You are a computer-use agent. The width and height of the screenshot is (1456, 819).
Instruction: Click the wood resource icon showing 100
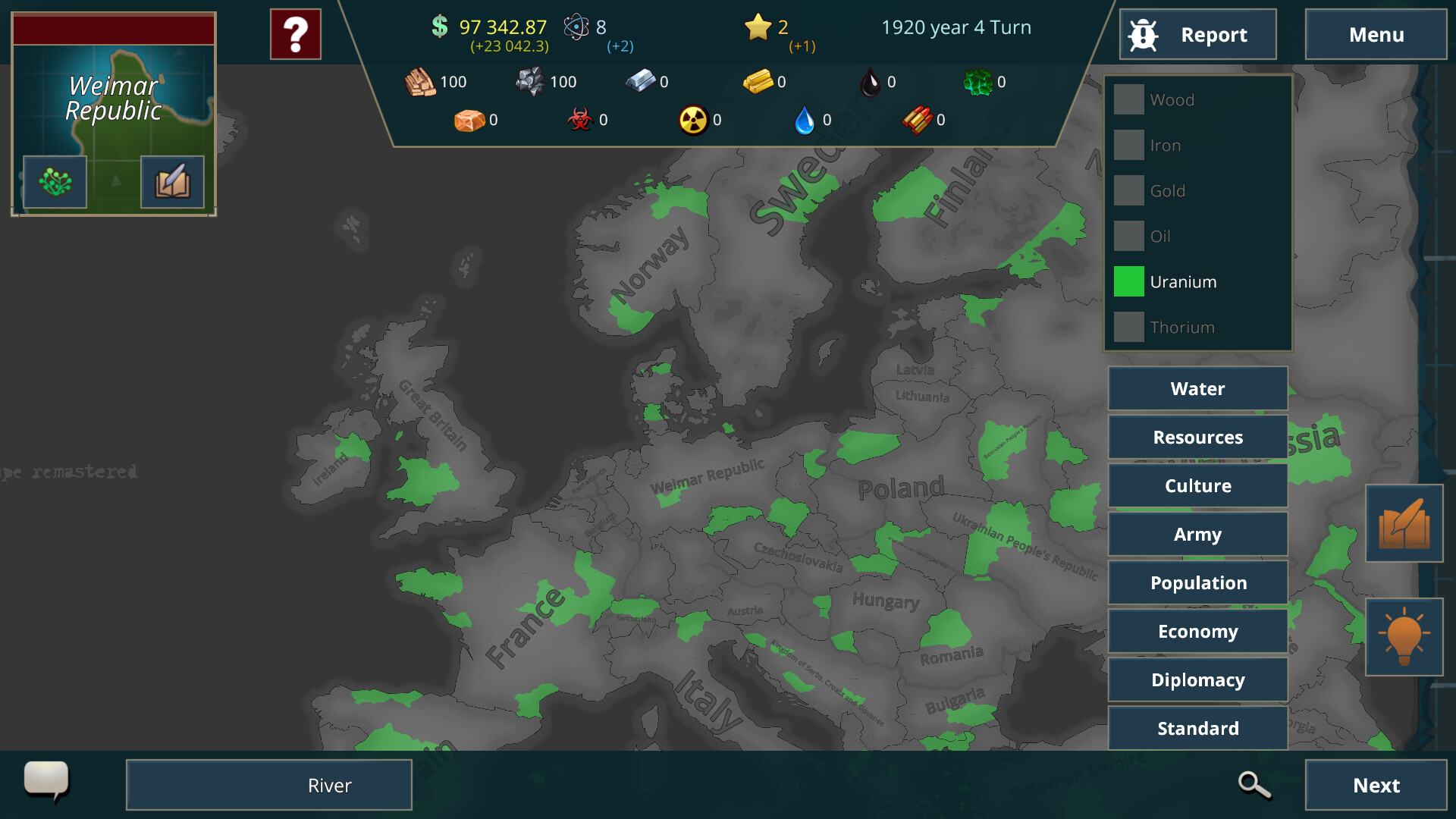[x=419, y=82]
